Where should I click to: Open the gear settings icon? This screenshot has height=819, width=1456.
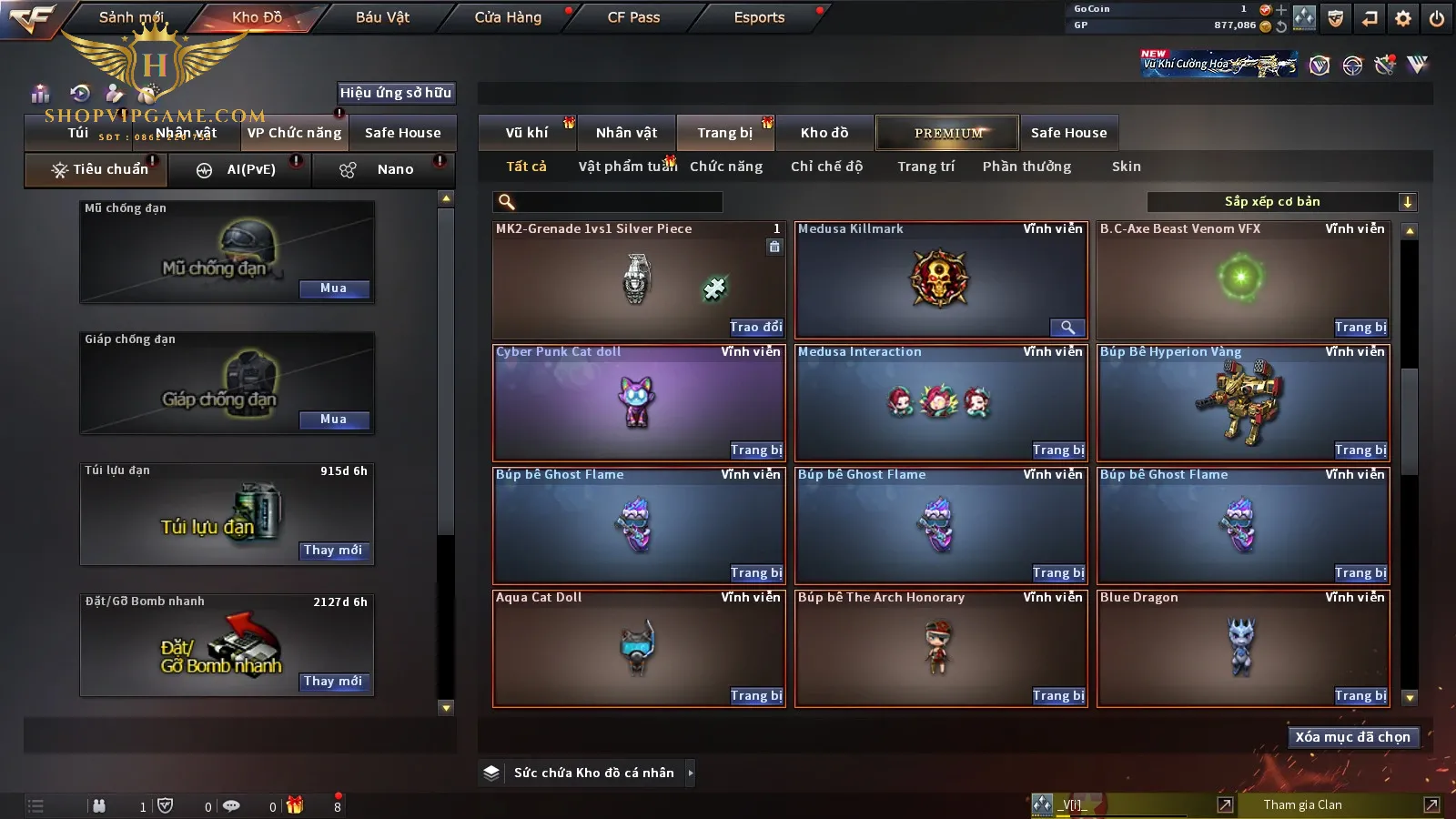pos(1403,18)
